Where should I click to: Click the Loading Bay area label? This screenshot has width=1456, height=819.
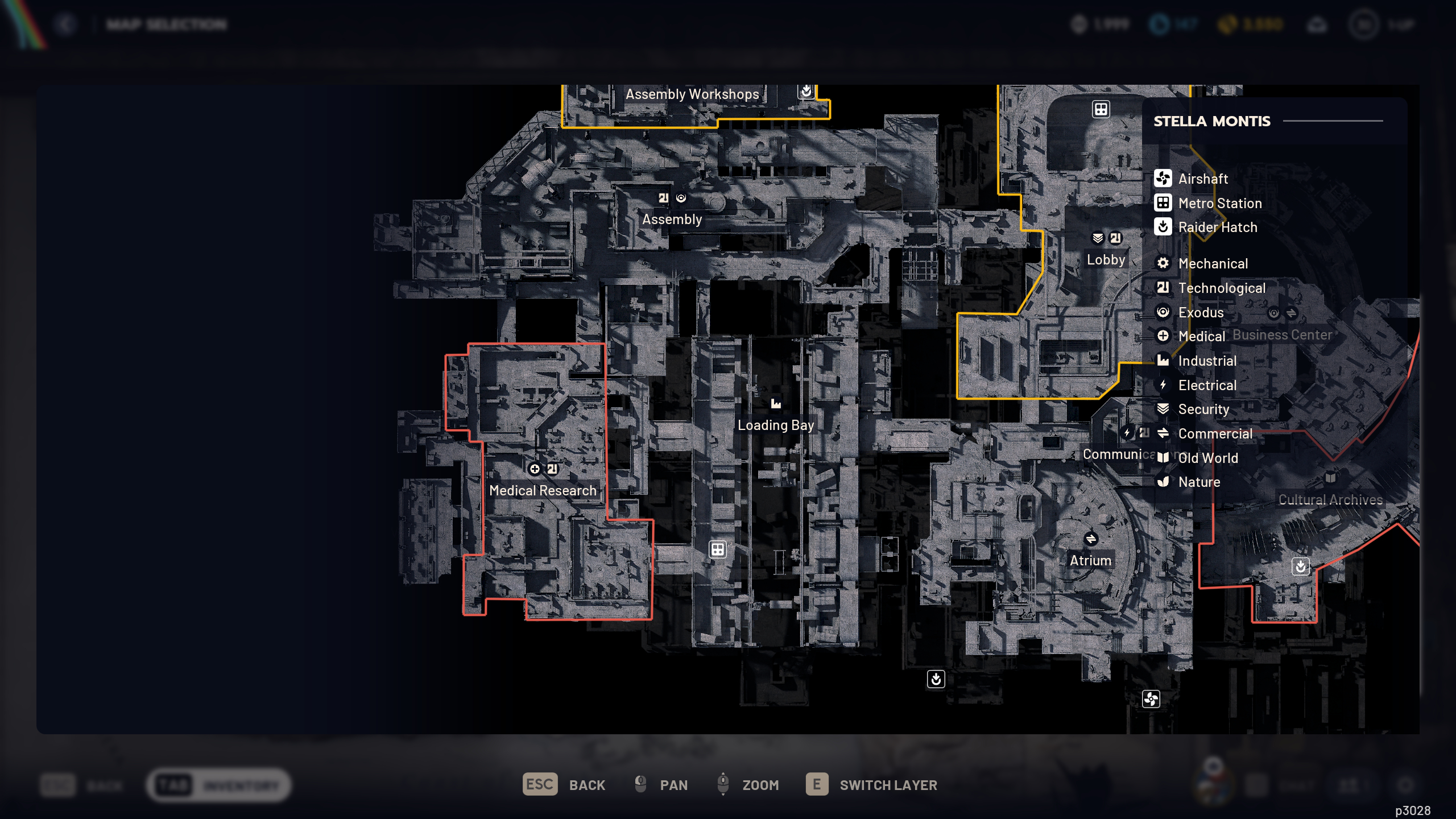click(x=776, y=425)
